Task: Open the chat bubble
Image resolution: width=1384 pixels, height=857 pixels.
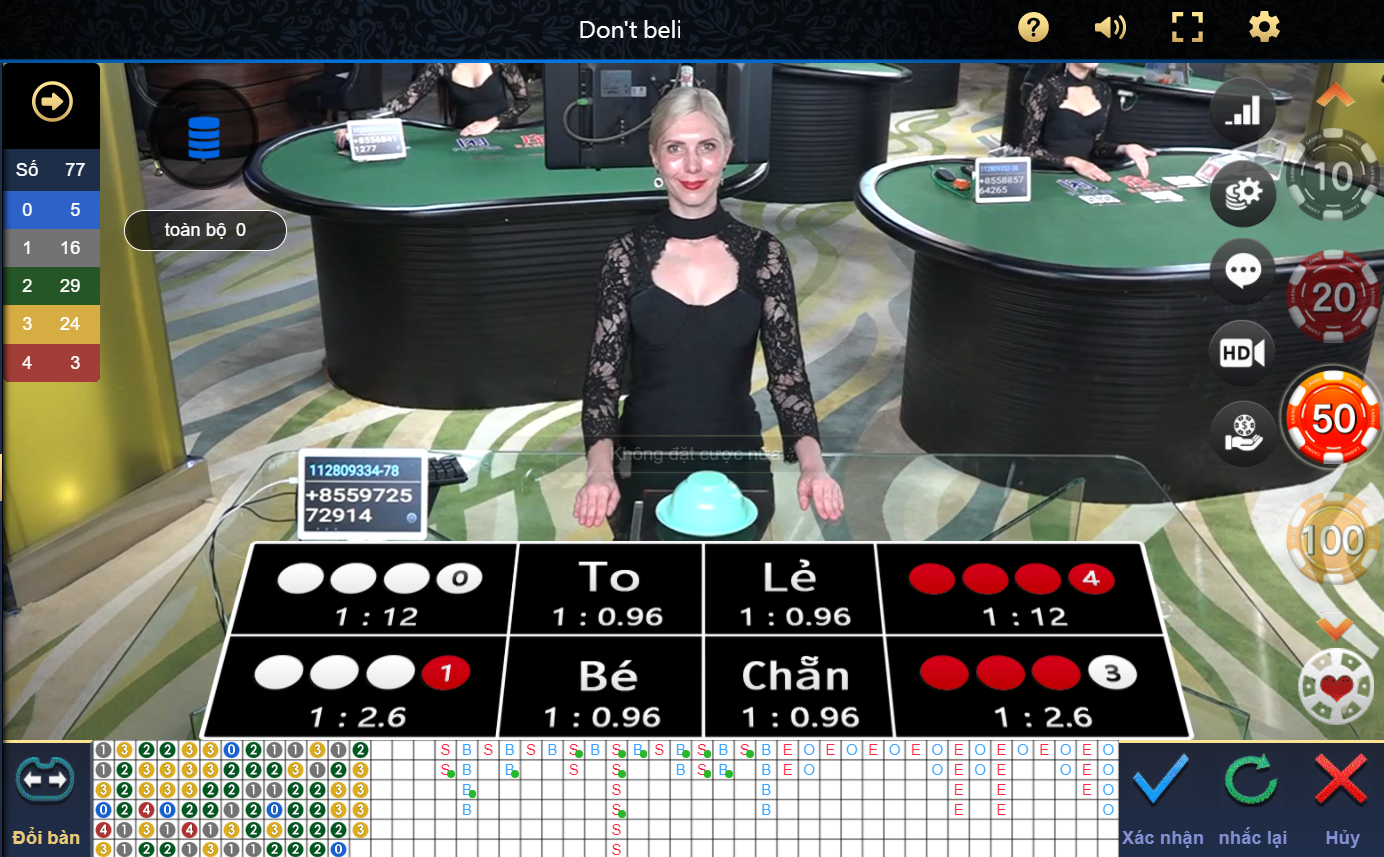Action: click(x=1243, y=271)
